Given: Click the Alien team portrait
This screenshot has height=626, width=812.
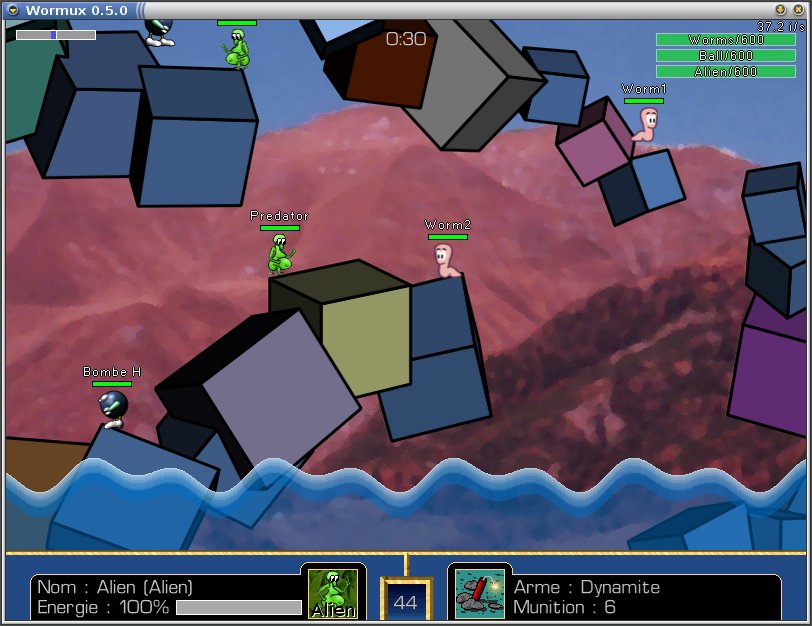Looking at the screenshot, I should coord(332,593).
